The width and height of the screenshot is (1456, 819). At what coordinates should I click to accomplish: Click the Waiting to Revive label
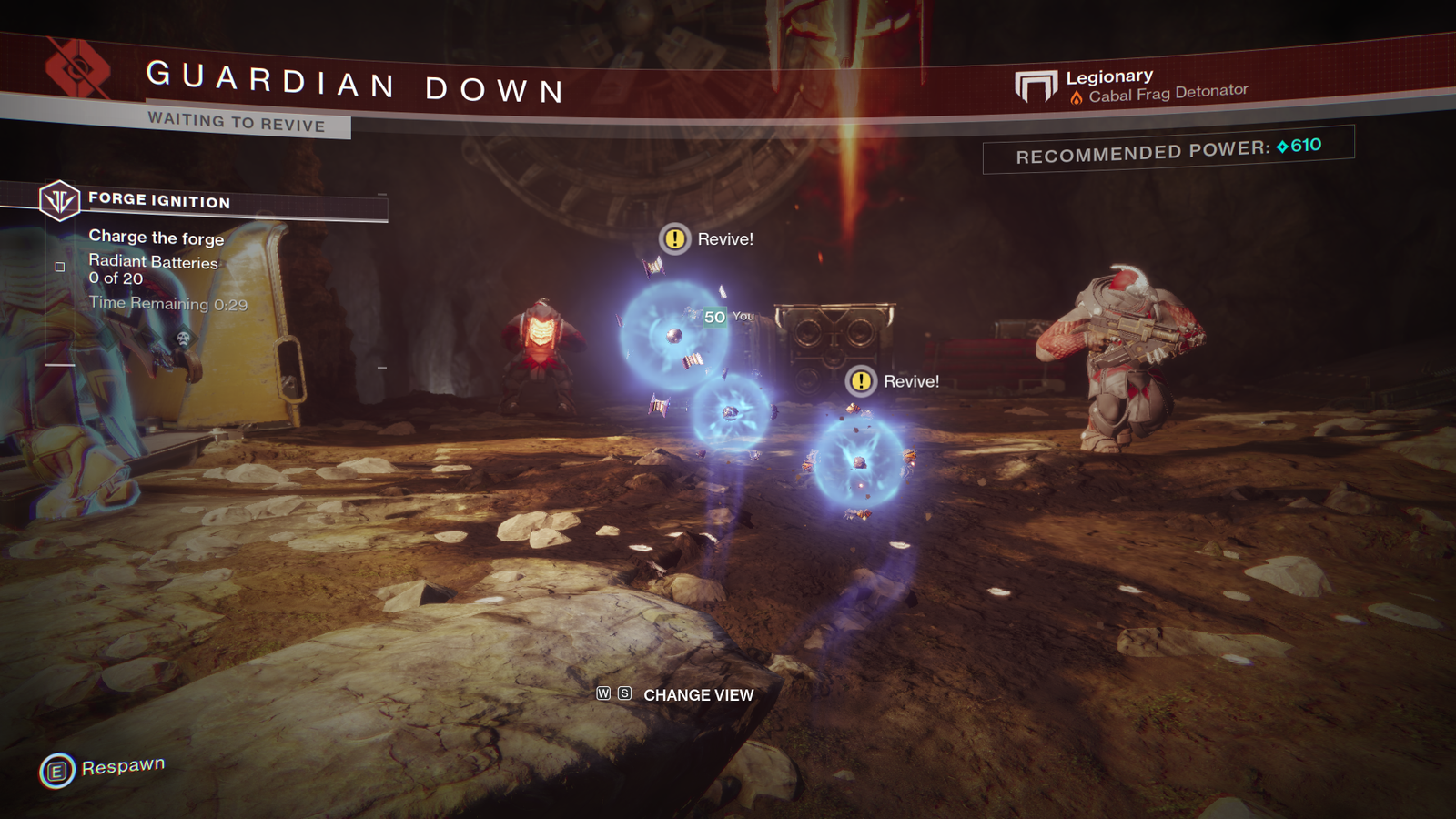(237, 125)
